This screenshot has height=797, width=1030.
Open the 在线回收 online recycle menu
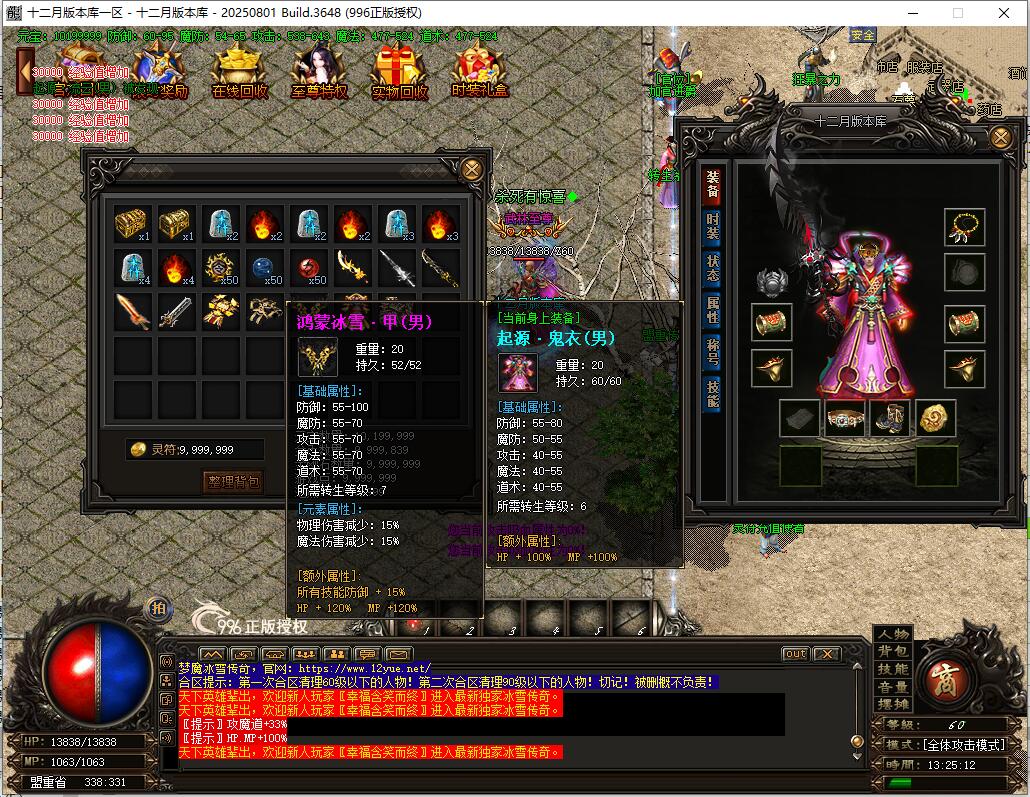click(240, 74)
